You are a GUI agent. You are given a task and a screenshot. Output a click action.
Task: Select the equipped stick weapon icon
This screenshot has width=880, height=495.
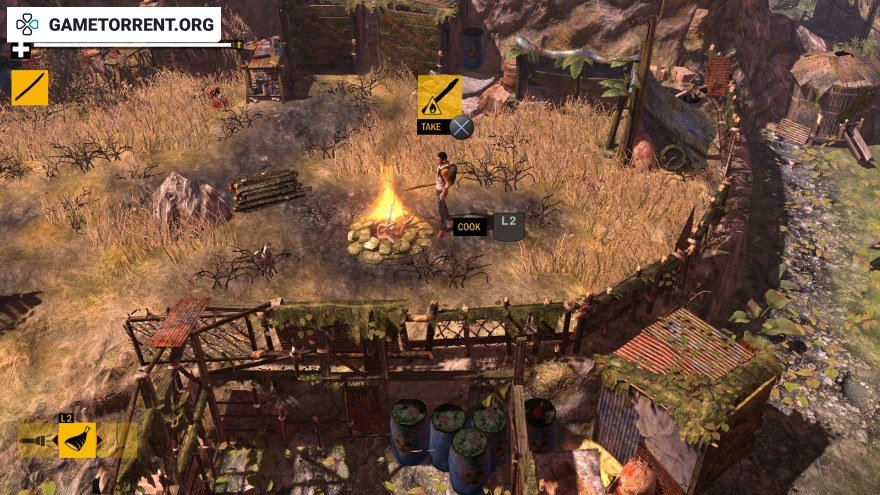(x=29, y=87)
